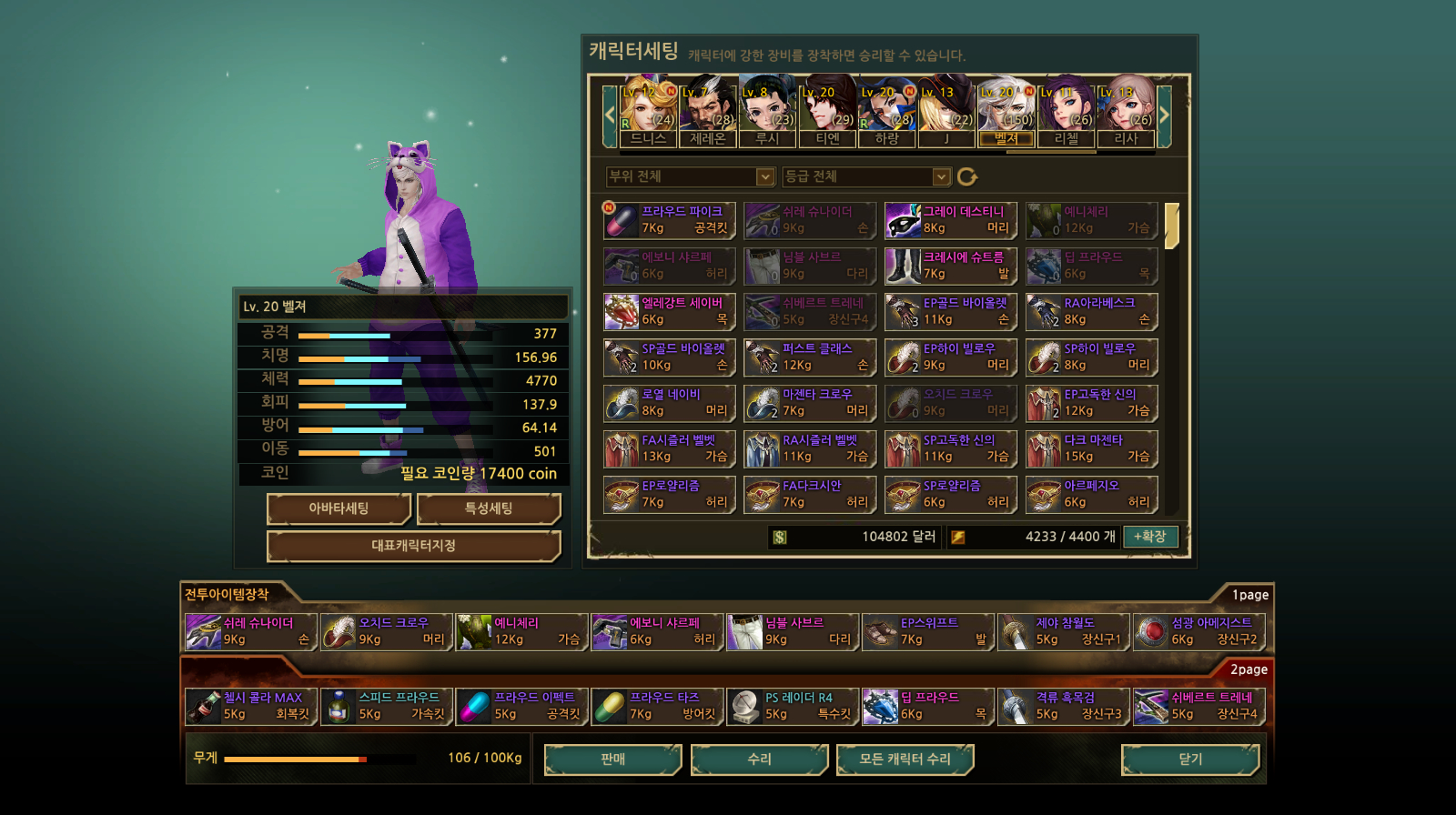
Task: Click the equipped 쉬레 슈나이더 hand slot
Action: coord(250,631)
